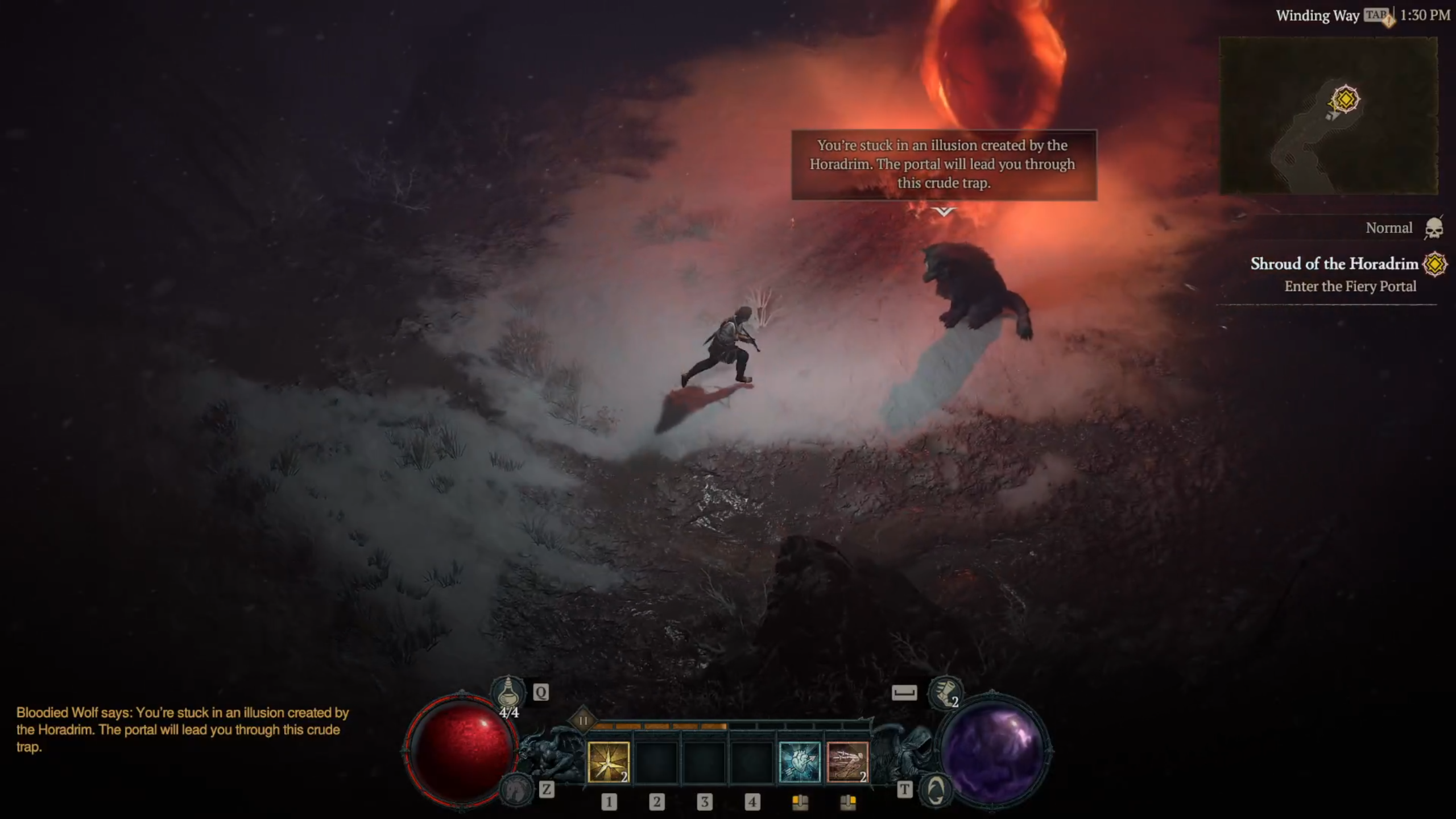Click the level diamond badge above hotbar
This screenshot has height=819, width=1456.
click(x=583, y=721)
